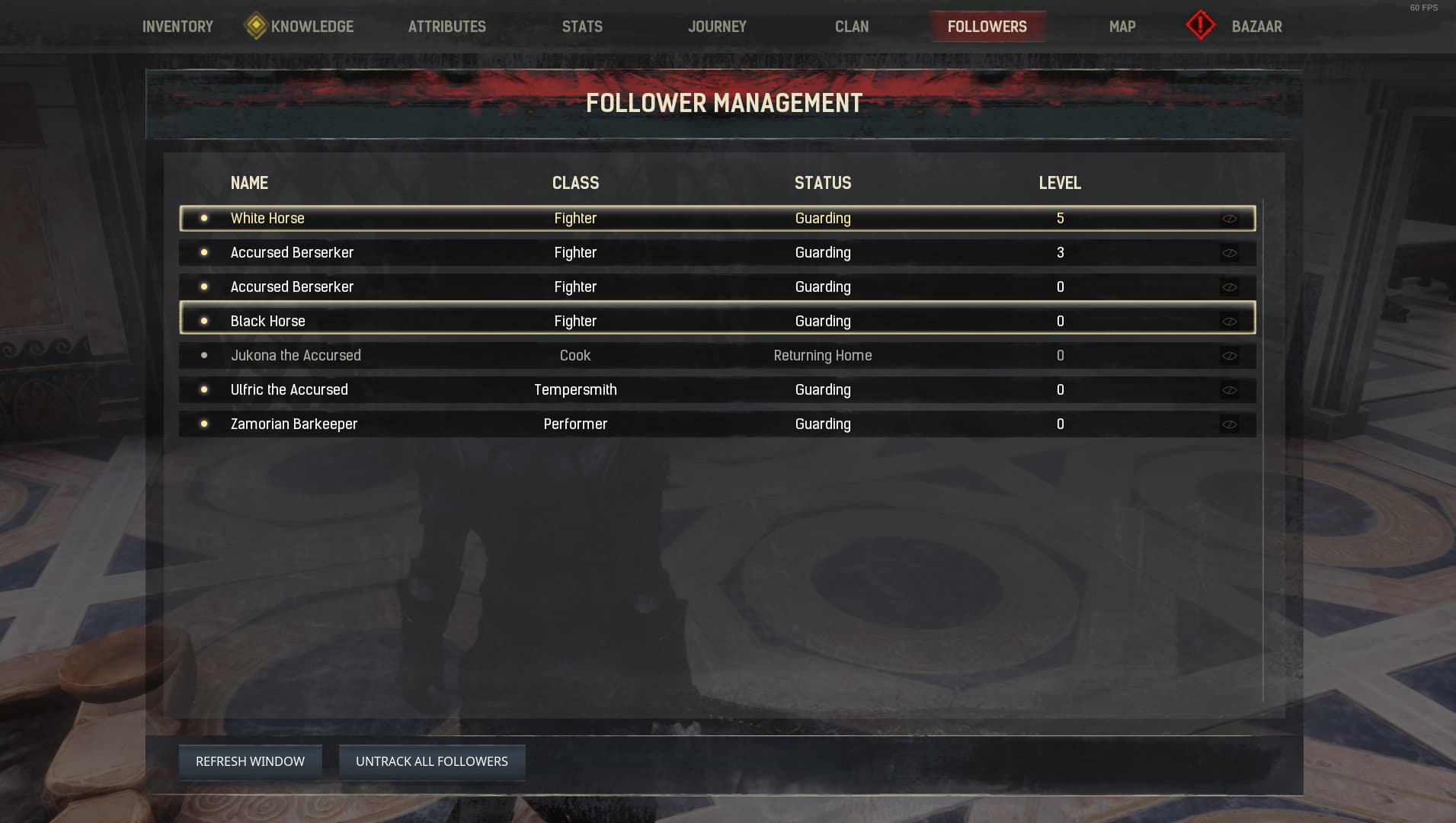Switch to the Stats tab
This screenshot has height=823, width=1456.
tap(581, 26)
